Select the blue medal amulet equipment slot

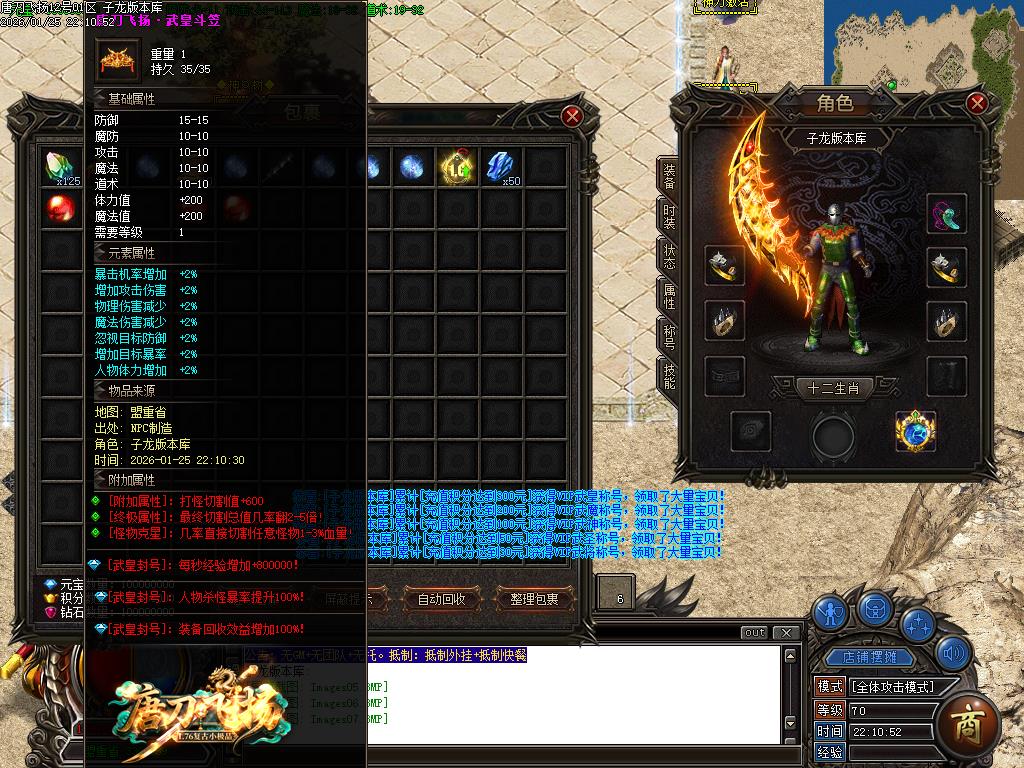(x=914, y=430)
